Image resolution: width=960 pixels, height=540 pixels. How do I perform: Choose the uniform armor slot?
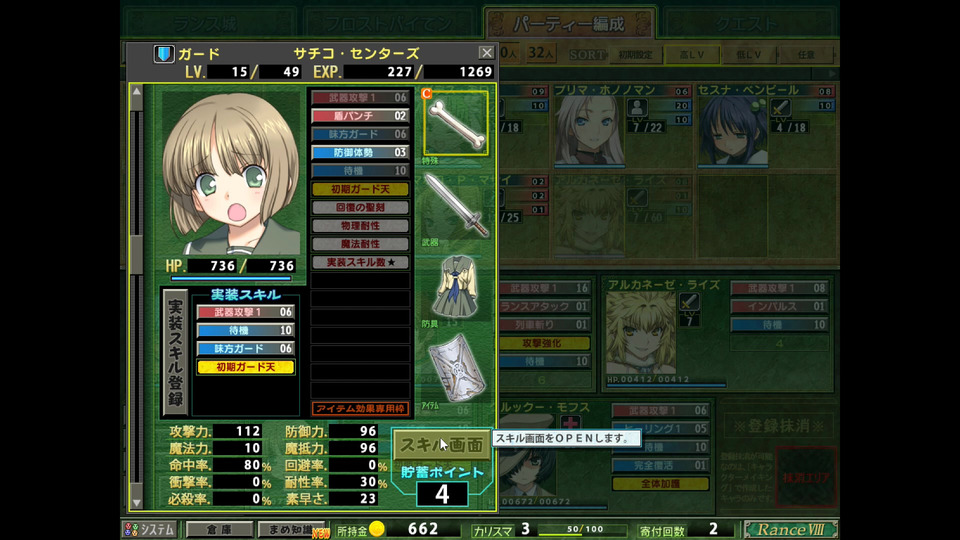456,286
